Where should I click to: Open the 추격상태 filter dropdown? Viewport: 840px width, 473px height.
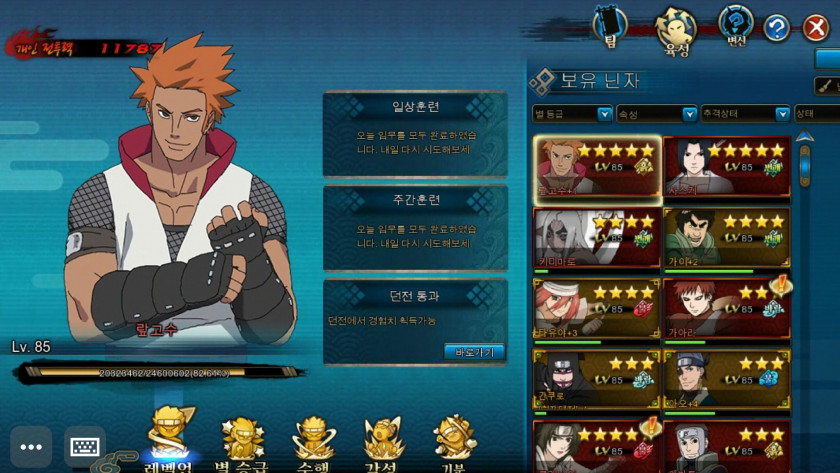pyautogui.click(x=745, y=114)
